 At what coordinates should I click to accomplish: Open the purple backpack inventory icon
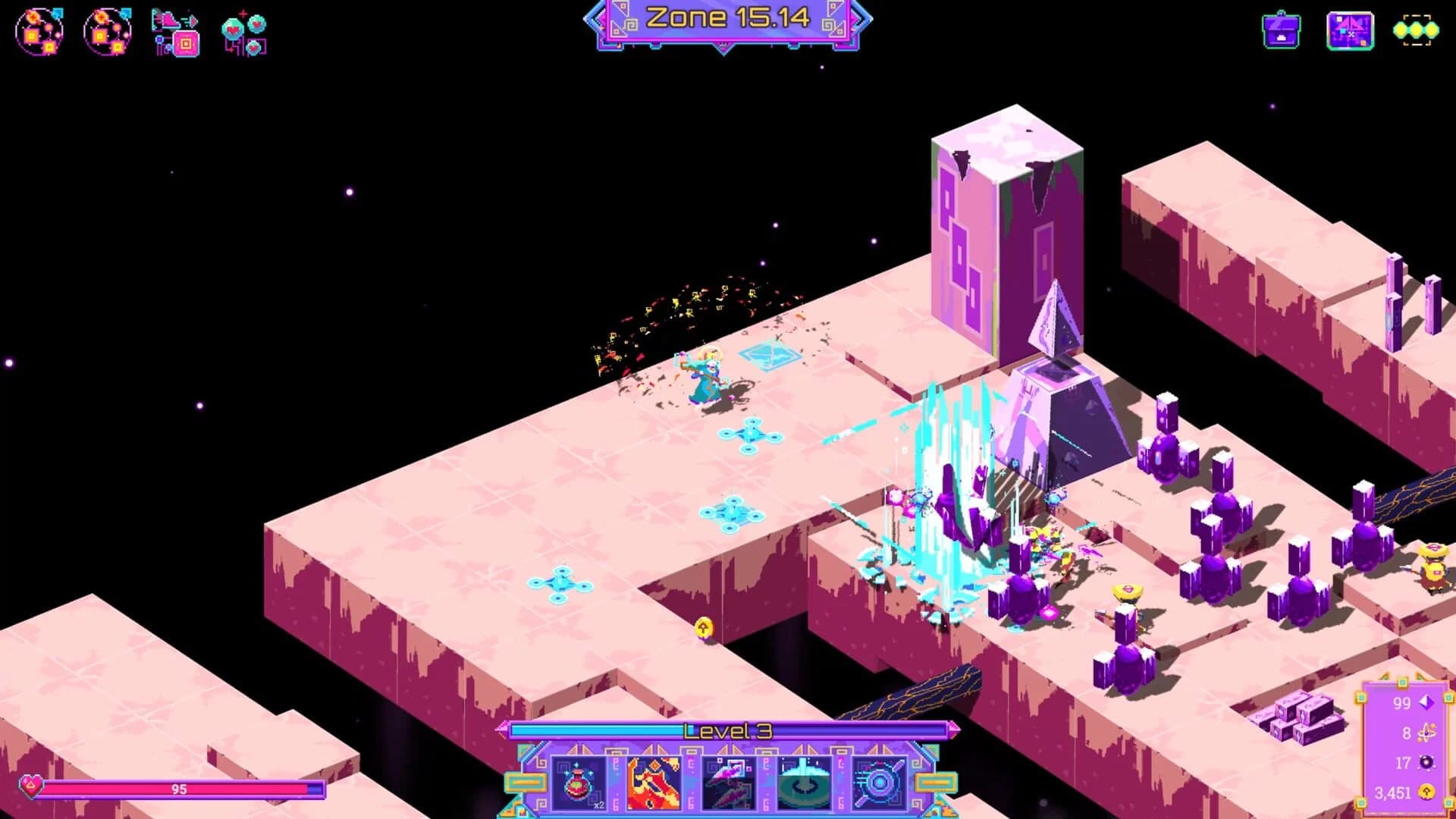click(1281, 32)
